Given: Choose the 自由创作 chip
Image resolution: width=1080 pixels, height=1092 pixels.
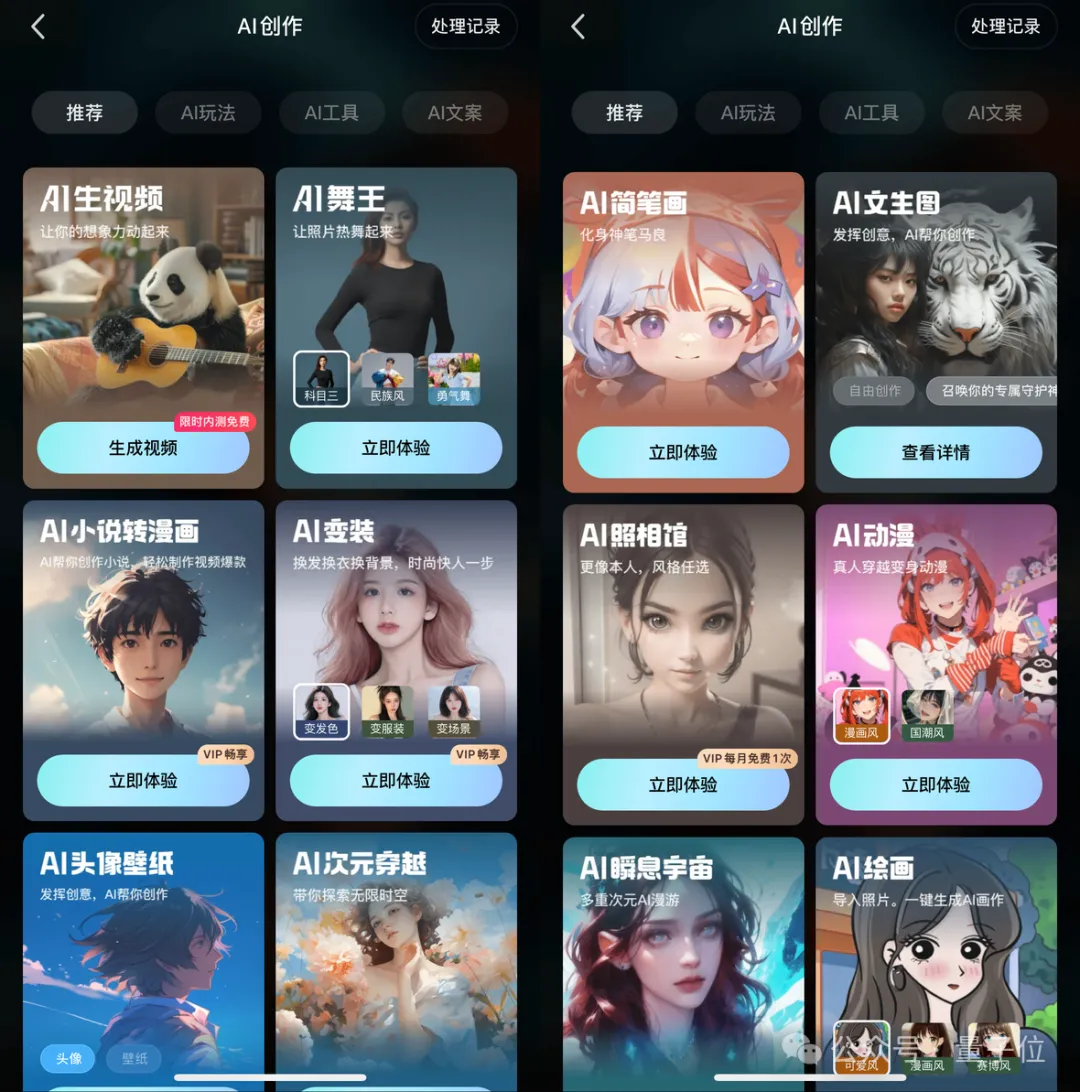Looking at the screenshot, I should (x=874, y=391).
